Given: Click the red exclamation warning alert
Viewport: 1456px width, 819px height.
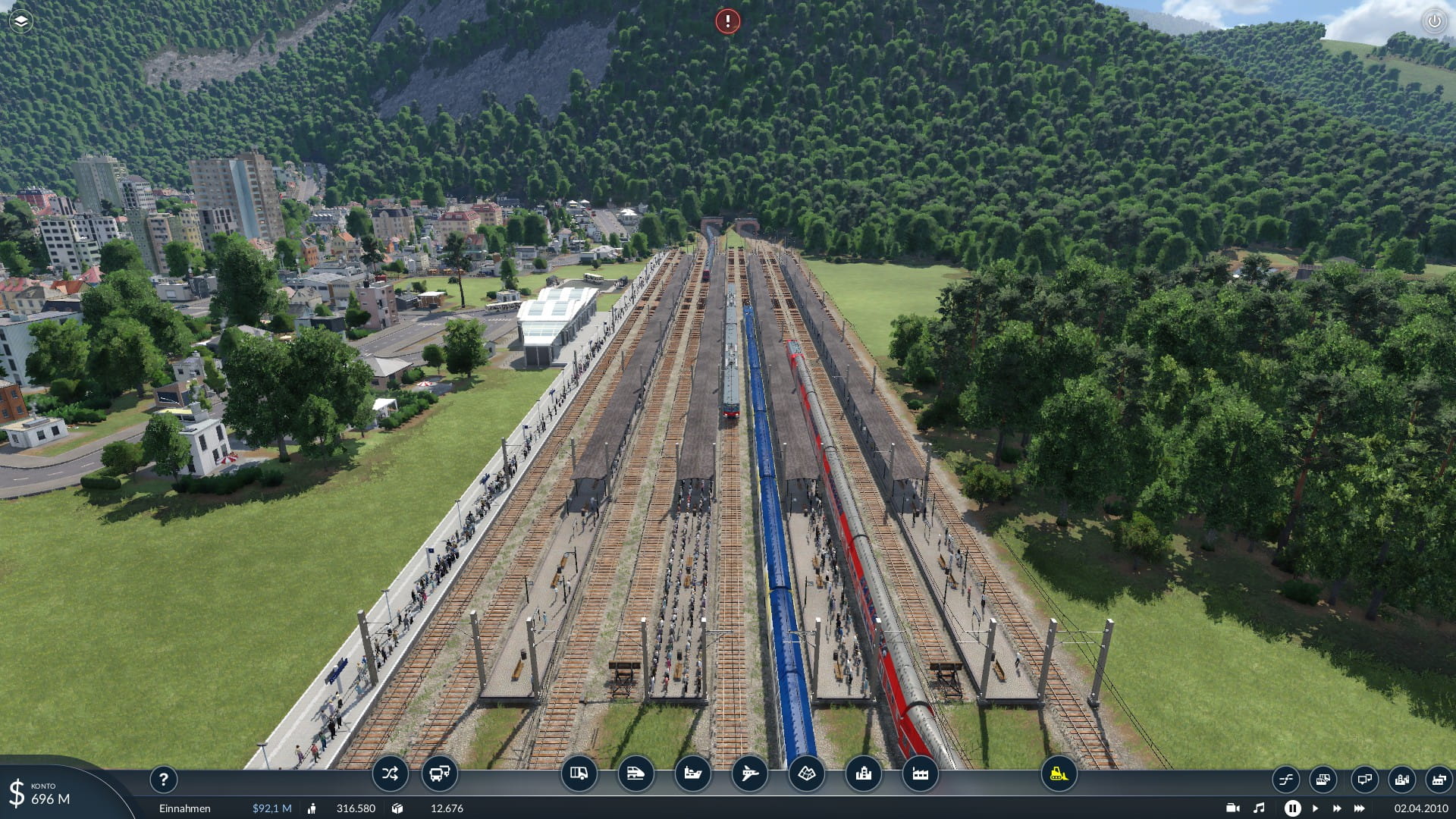Looking at the screenshot, I should click(727, 21).
